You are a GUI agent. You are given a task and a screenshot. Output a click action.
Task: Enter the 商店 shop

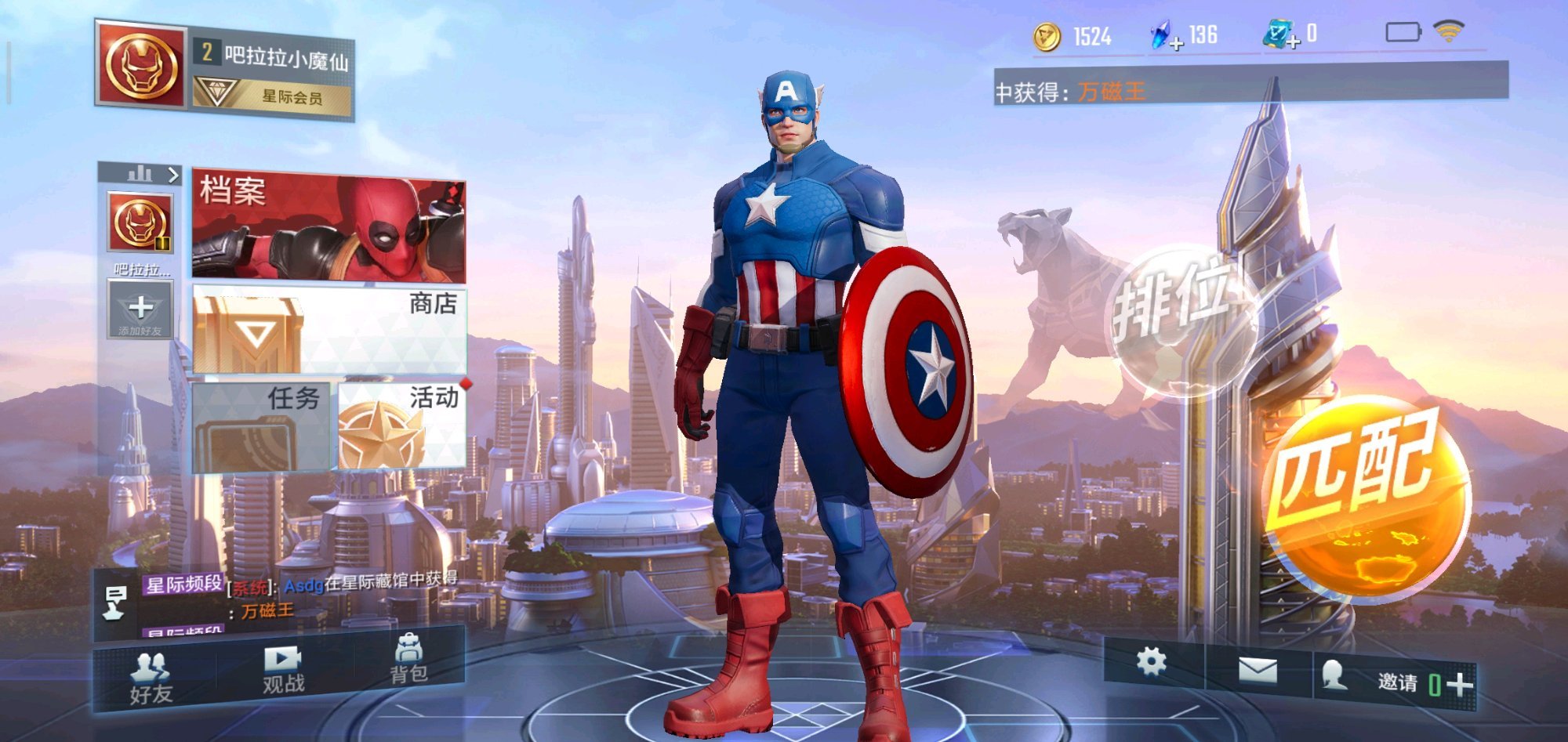tap(329, 330)
